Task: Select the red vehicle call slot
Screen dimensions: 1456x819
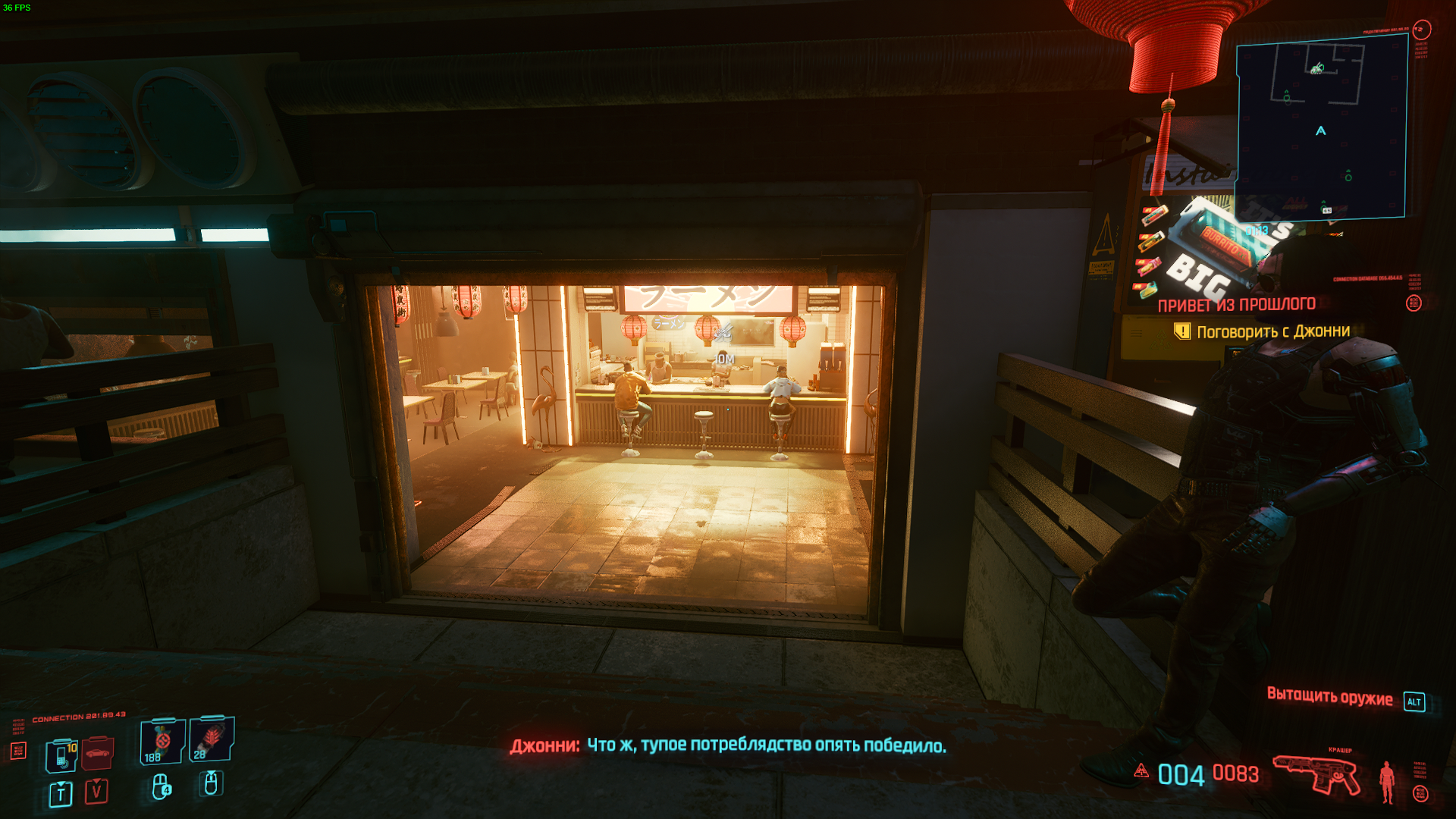Action: tap(97, 752)
